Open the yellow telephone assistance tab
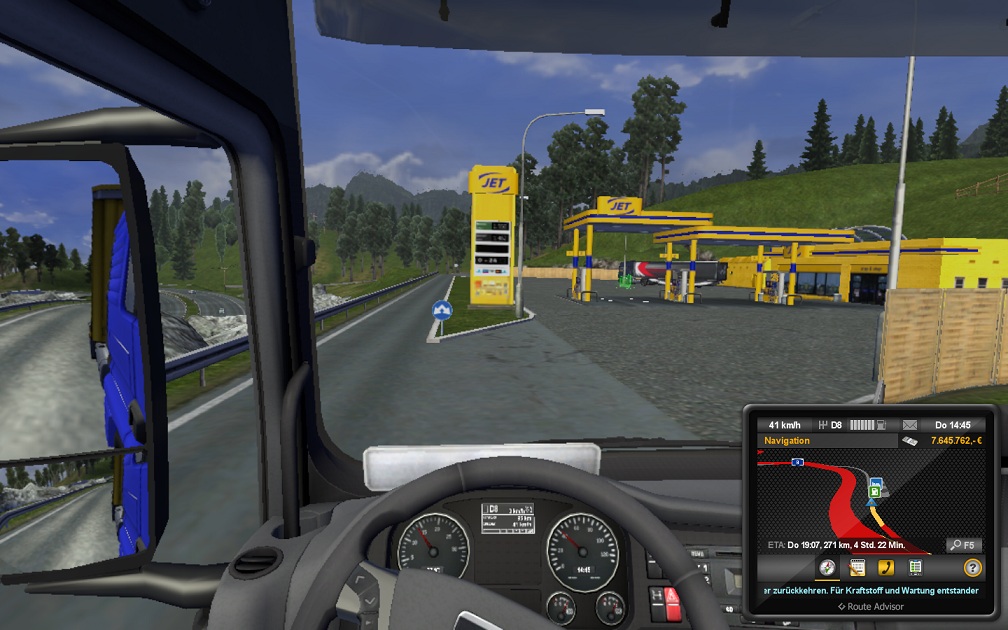 pyautogui.click(x=886, y=568)
